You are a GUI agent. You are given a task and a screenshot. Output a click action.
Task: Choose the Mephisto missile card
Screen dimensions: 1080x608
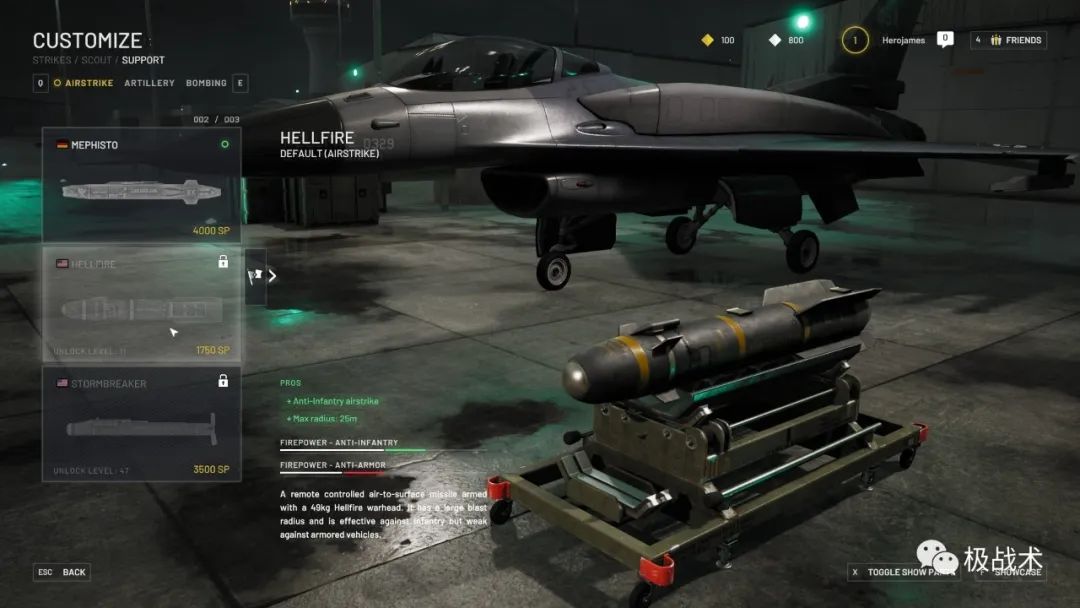pyautogui.click(x=141, y=184)
